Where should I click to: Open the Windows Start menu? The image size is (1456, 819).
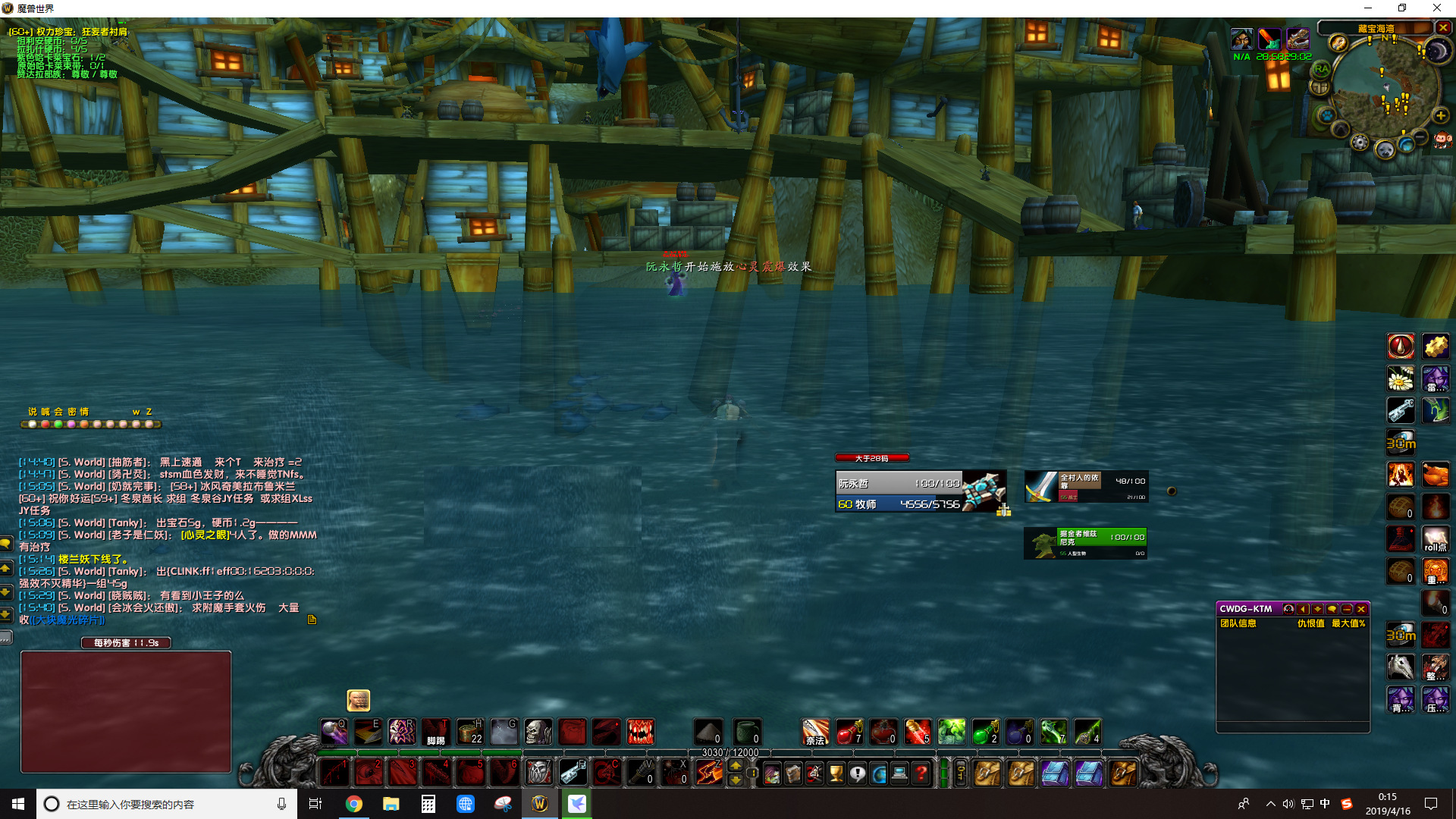pyautogui.click(x=17, y=804)
